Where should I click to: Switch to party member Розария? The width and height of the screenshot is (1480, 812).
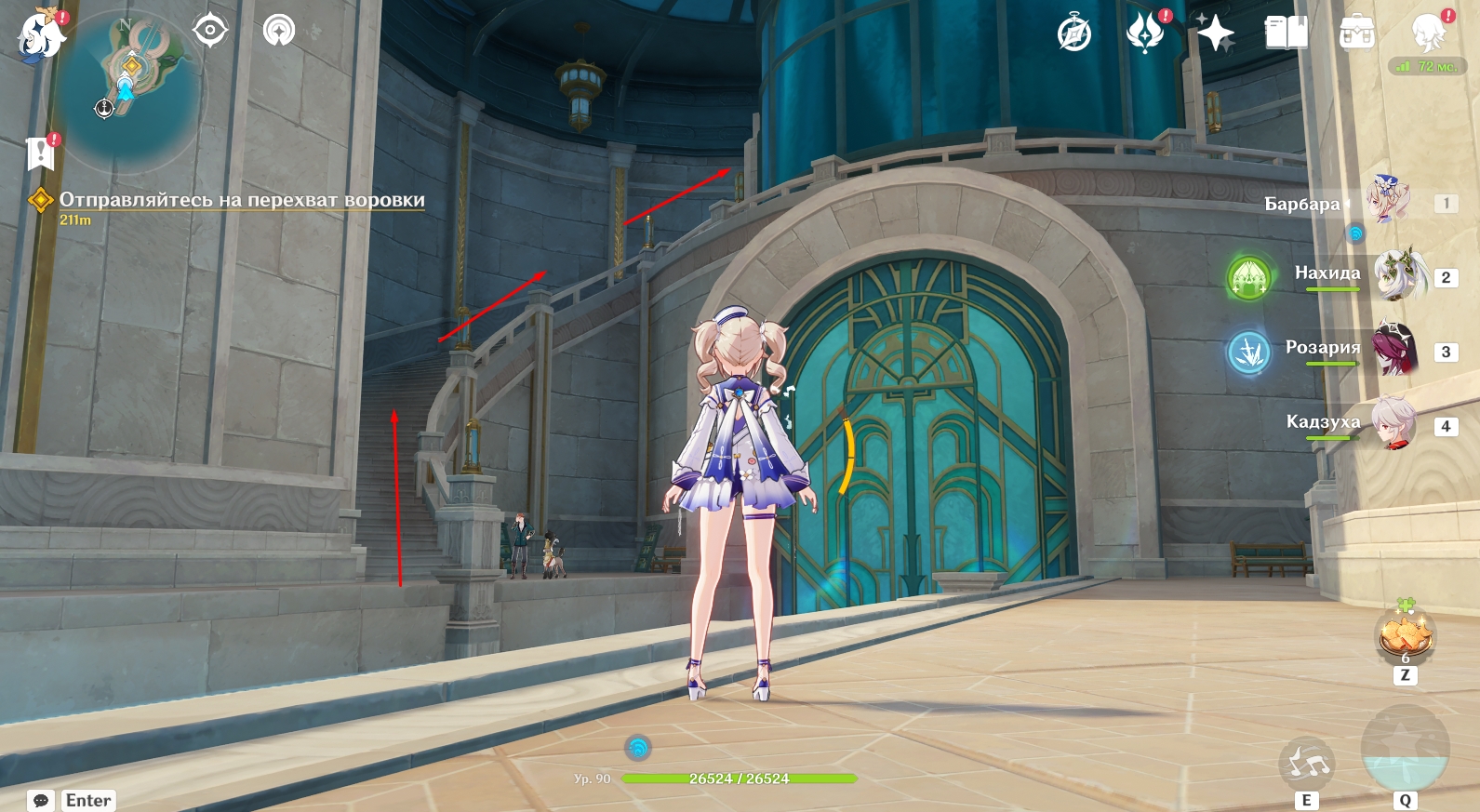pyautogui.click(x=1394, y=350)
